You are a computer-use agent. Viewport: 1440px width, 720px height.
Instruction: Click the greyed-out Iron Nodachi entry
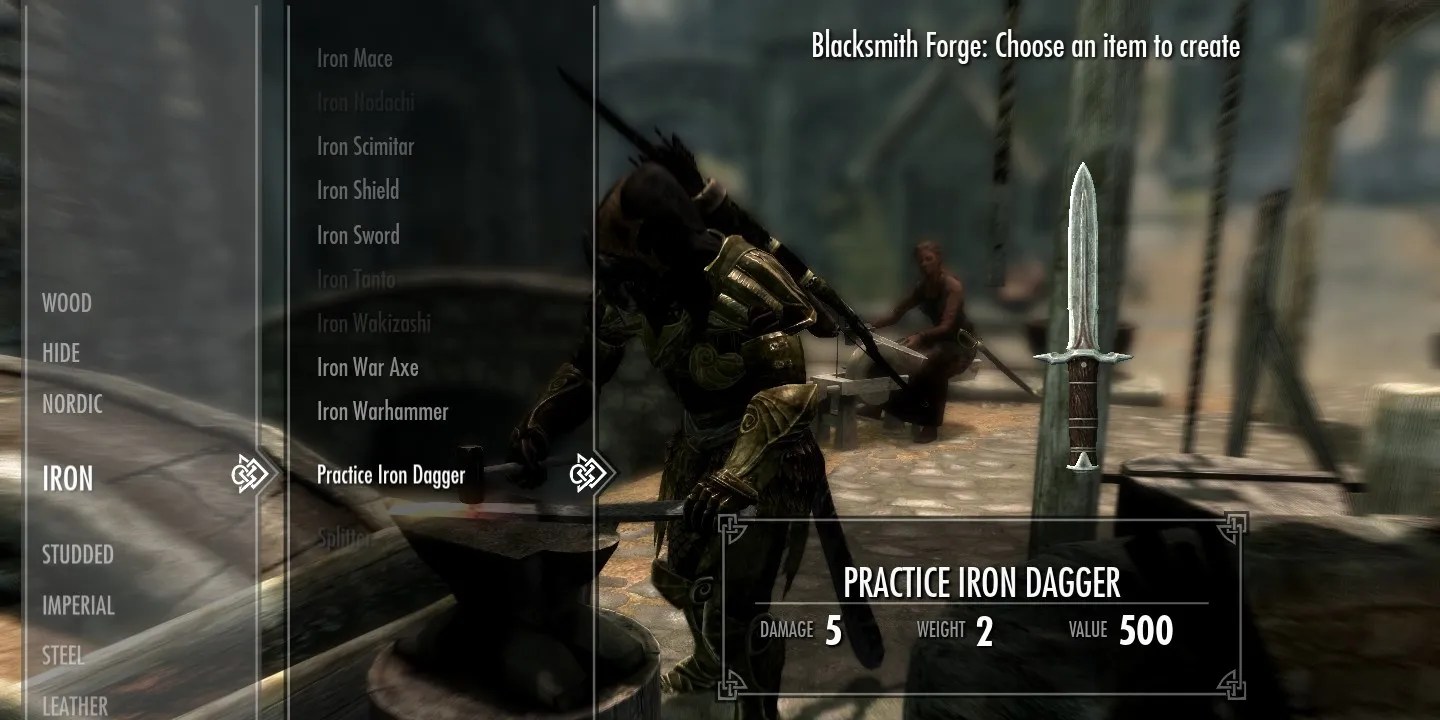[365, 102]
